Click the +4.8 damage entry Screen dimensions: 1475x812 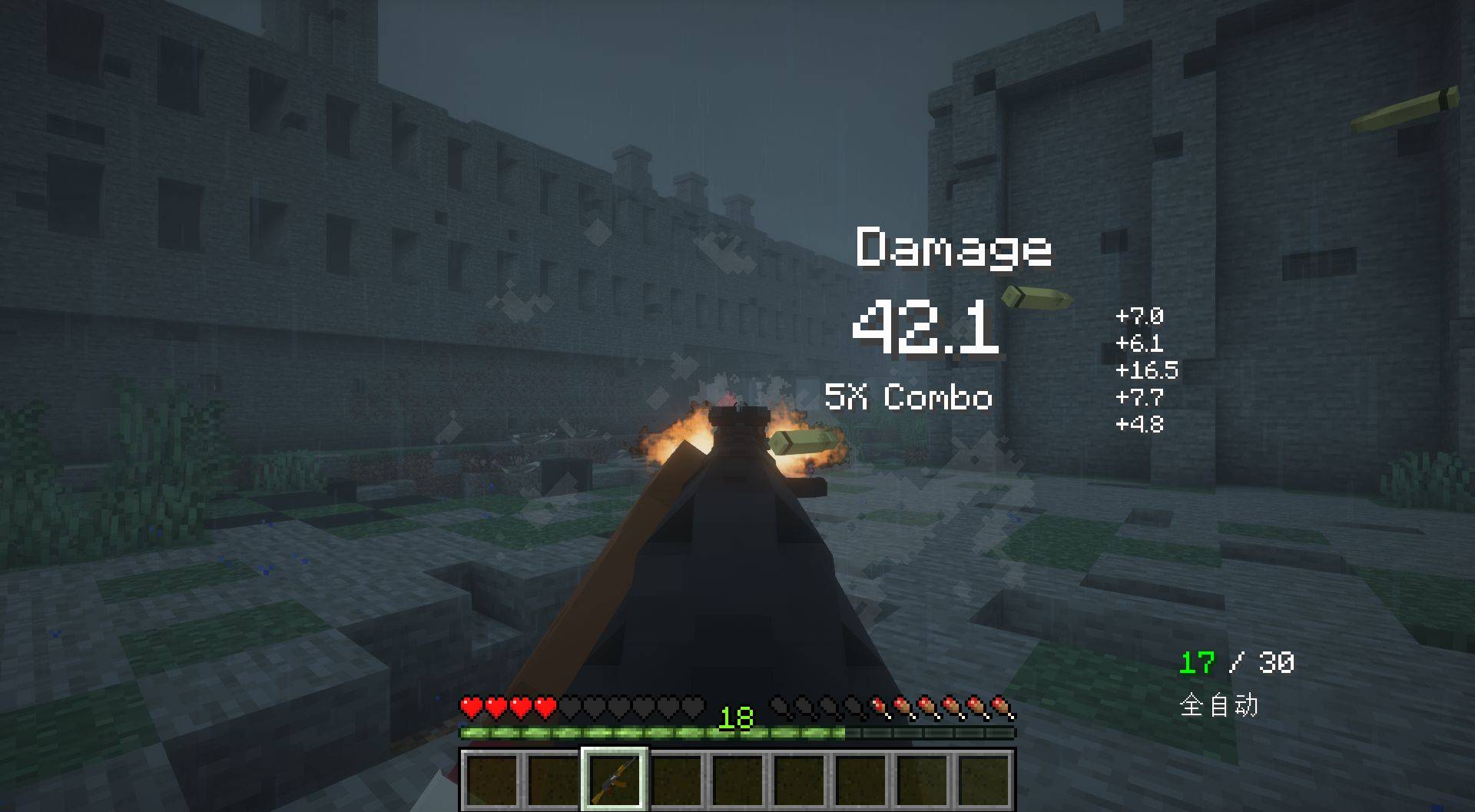(x=1140, y=423)
